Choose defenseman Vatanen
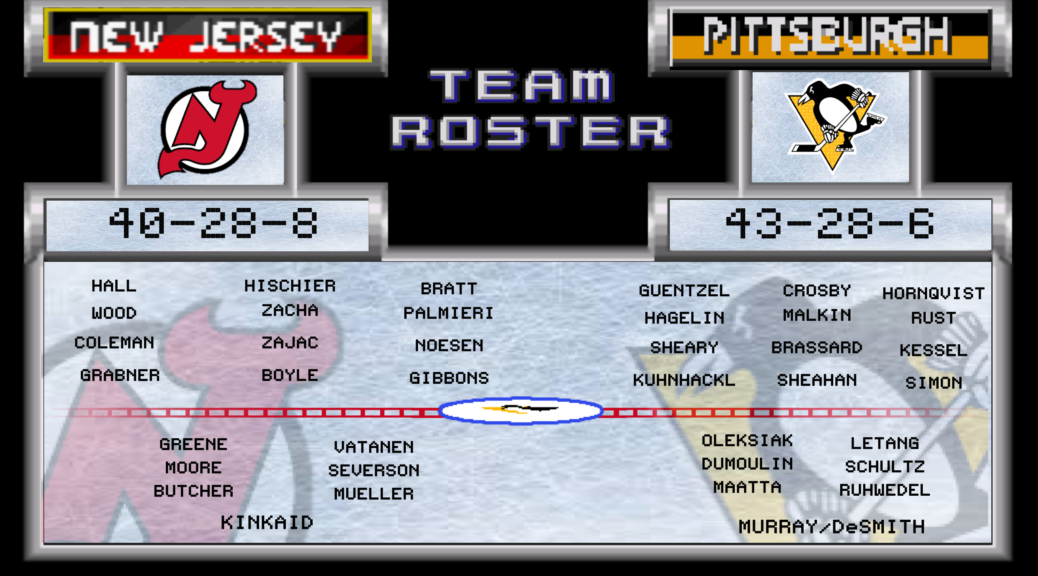The height and width of the screenshot is (576, 1038). pos(374,447)
